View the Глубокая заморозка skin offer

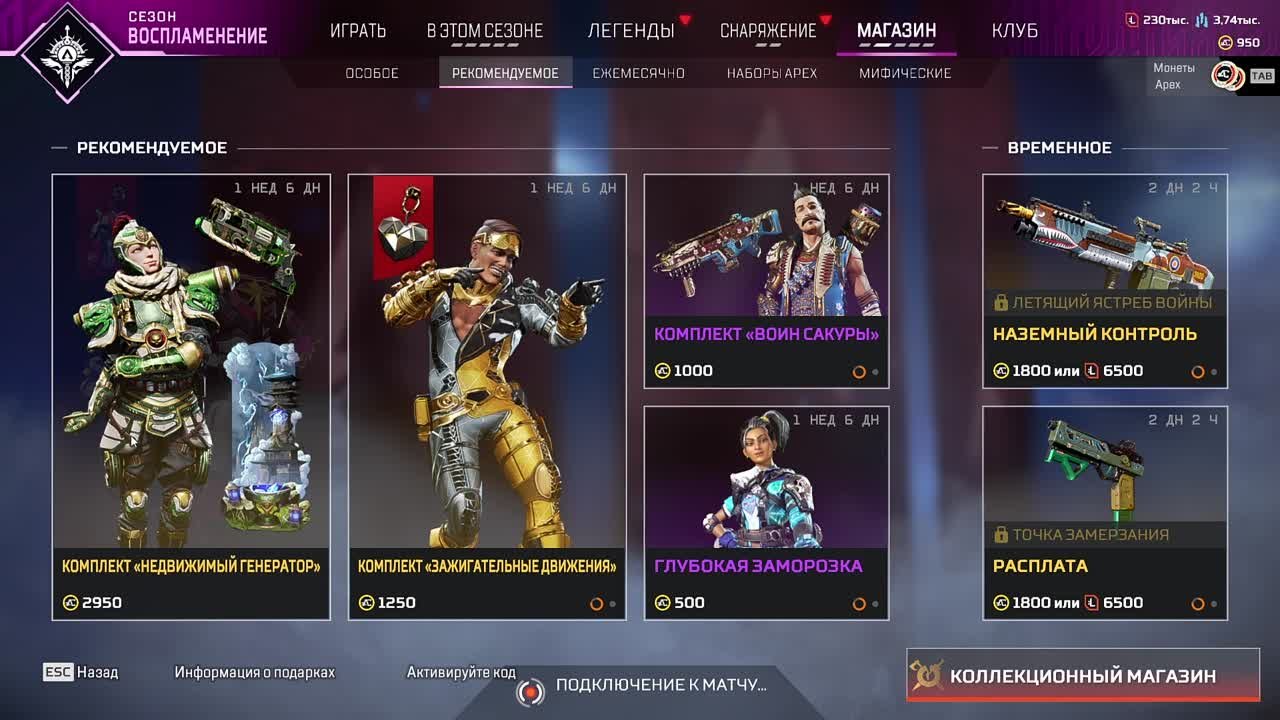point(766,513)
